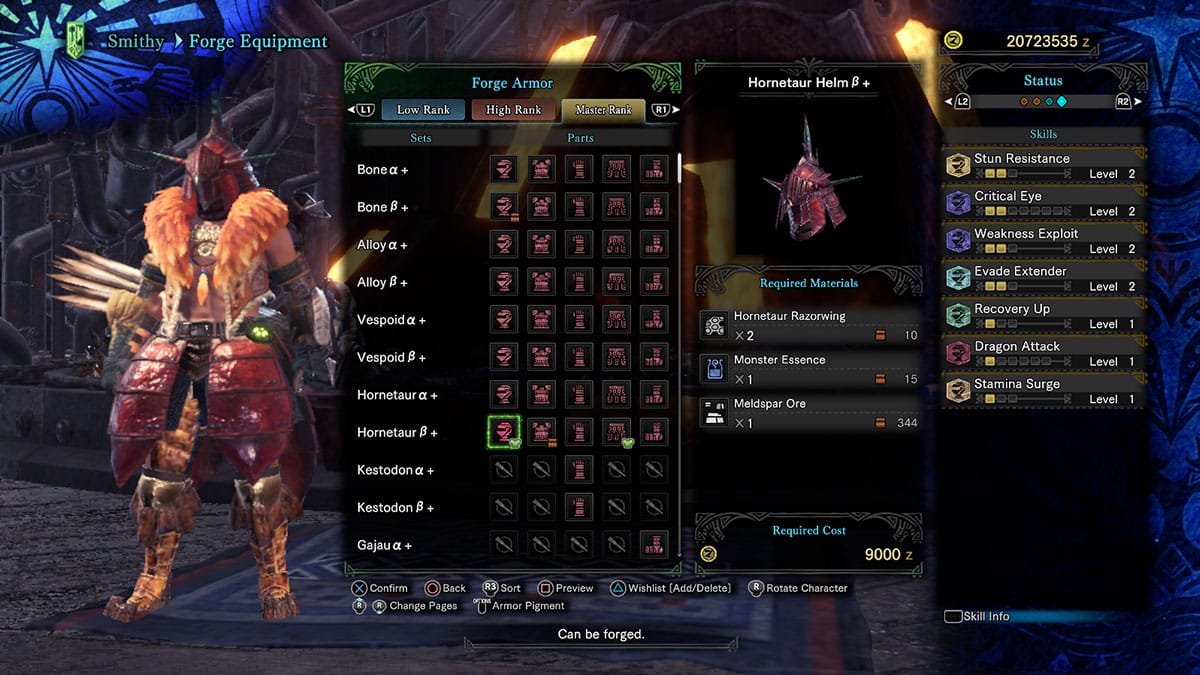
Task: Pick the Hornetaur α + set row
Action: 397,395
